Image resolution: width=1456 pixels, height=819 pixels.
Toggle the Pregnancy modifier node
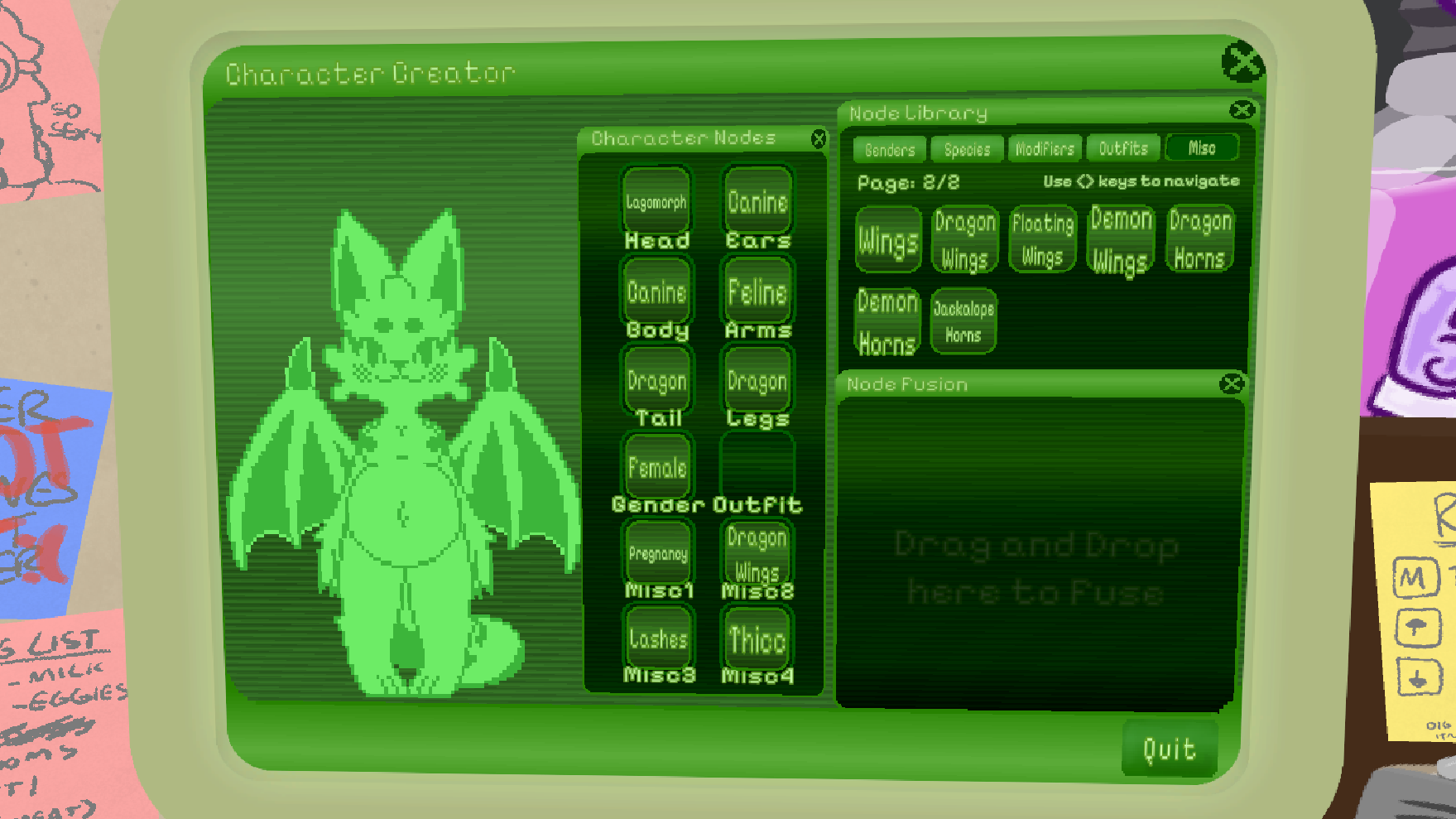click(x=657, y=552)
